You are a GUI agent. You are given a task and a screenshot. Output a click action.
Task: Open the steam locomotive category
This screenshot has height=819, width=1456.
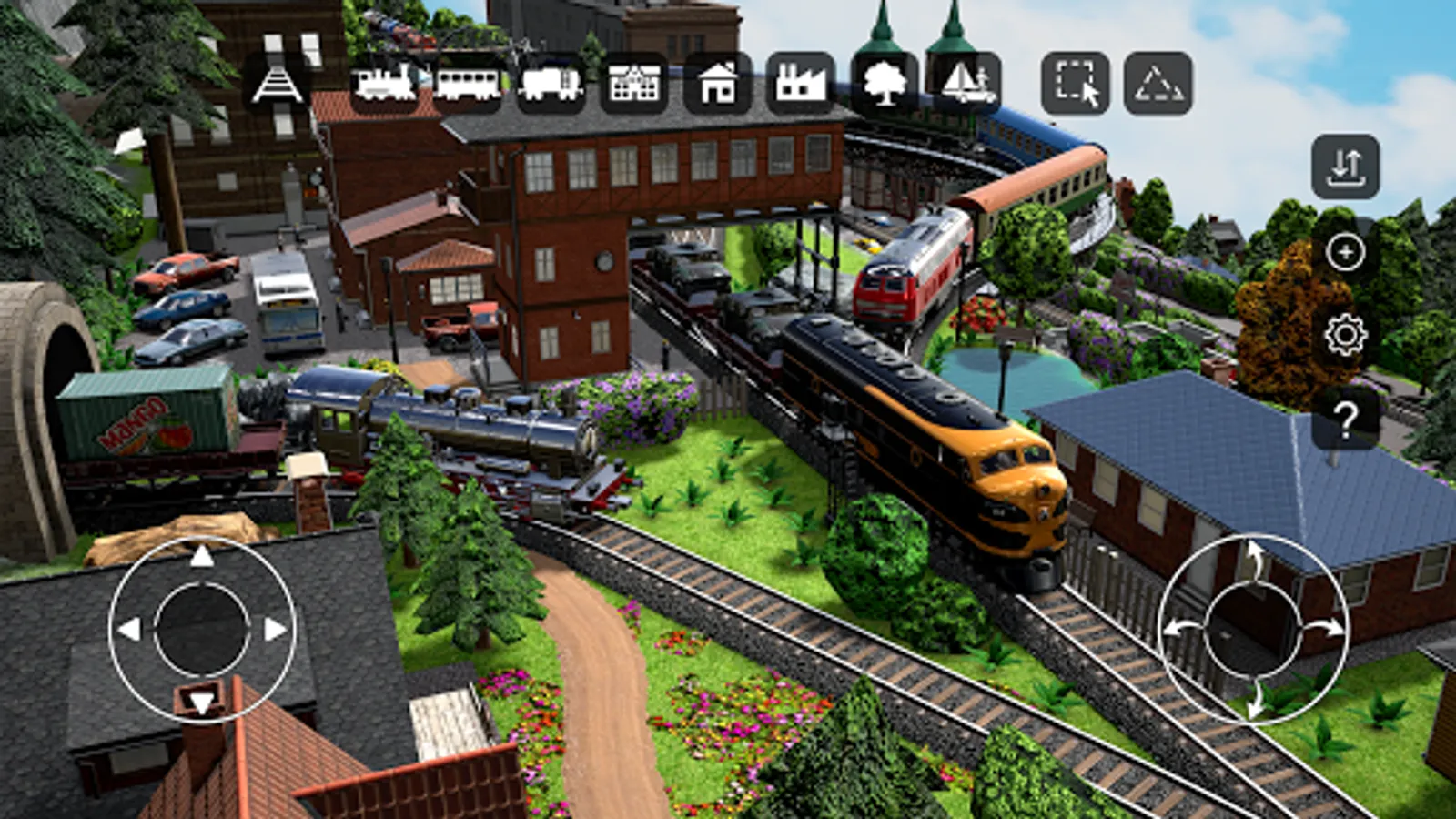(384, 84)
